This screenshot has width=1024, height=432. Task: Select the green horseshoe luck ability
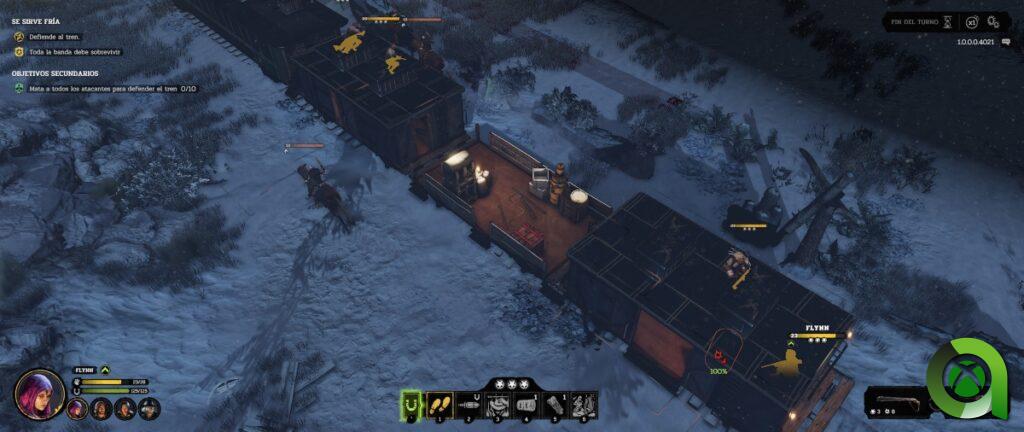click(412, 404)
